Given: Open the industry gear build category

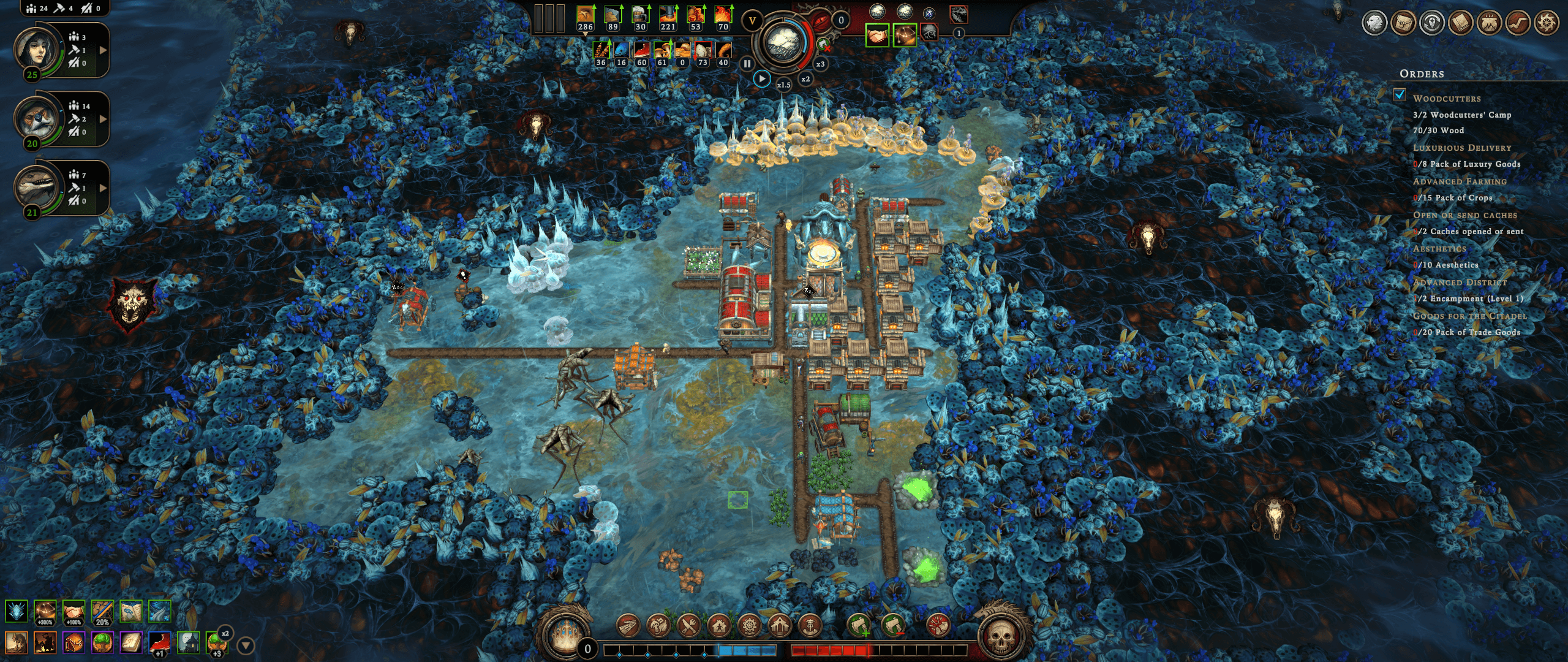Looking at the screenshot, I should 749,626.
